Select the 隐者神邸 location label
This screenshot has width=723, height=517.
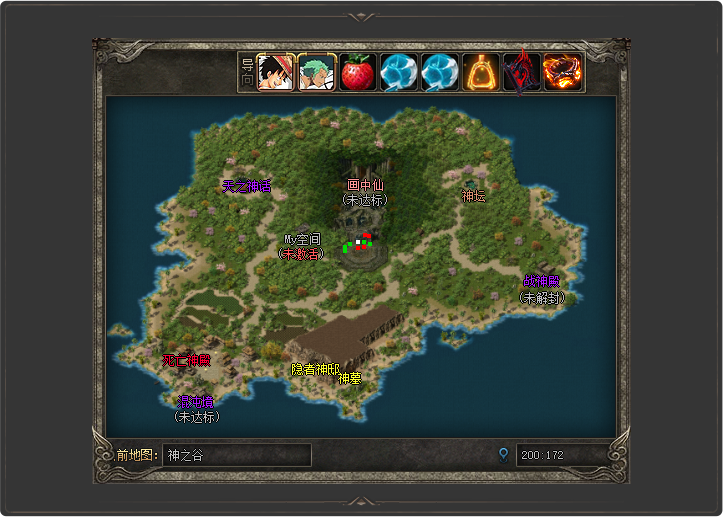pyautogui.click(x=315, y=369)
